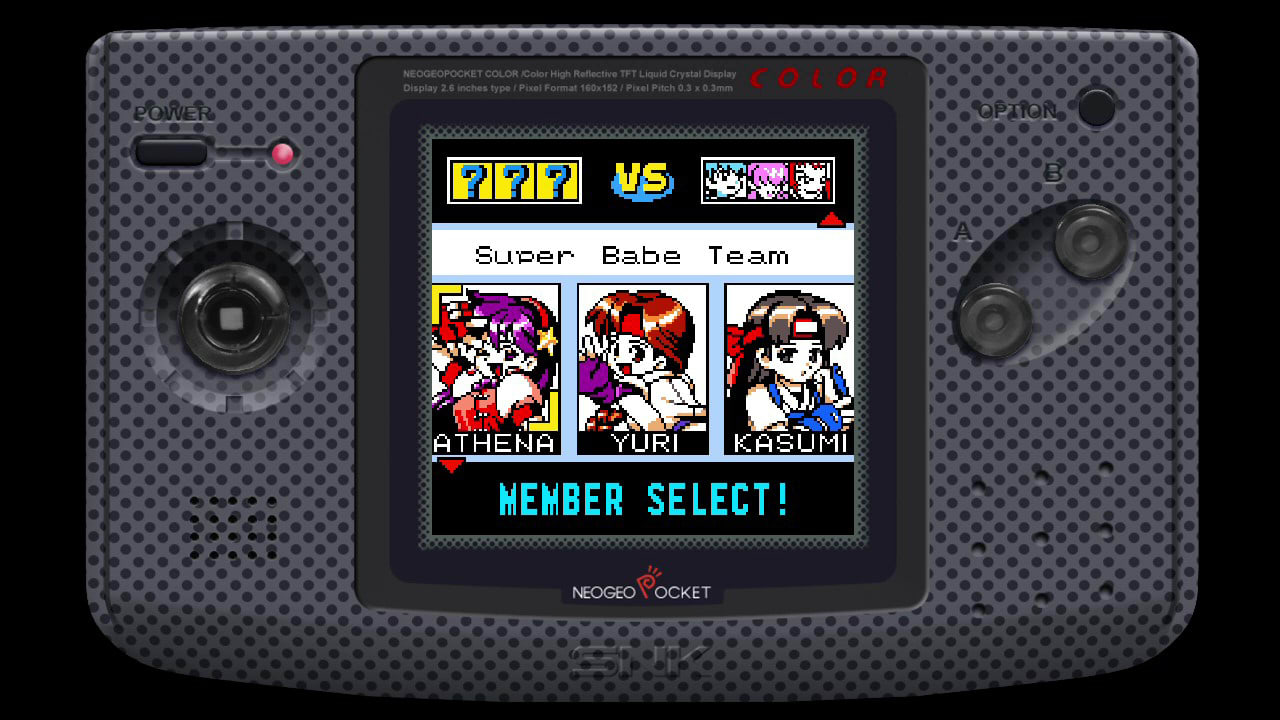1280x720 pixels.
Task: Click the enemy team portraits top-right
Action: click(768, 180)
